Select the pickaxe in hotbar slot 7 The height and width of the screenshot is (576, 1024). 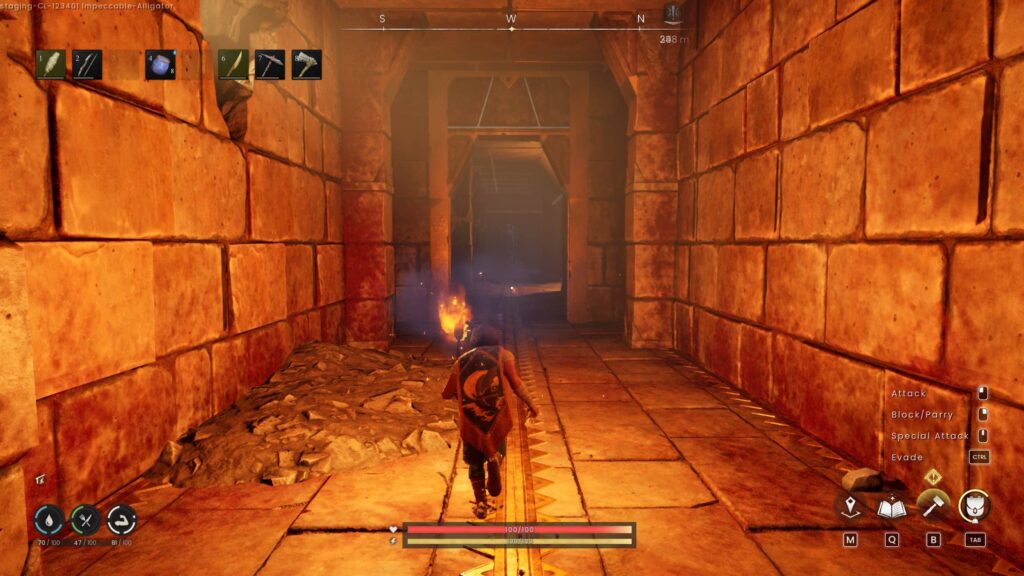[270, 65]
